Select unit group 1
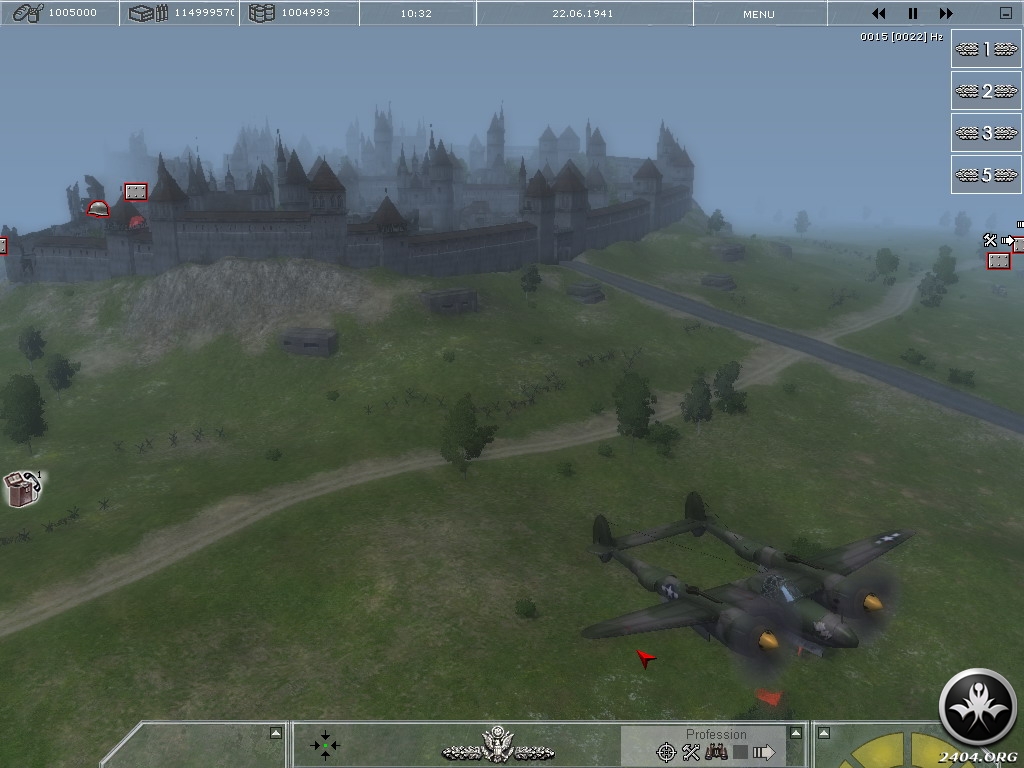This screenshot has height=768, width=1024. click(x=986, y=49)
